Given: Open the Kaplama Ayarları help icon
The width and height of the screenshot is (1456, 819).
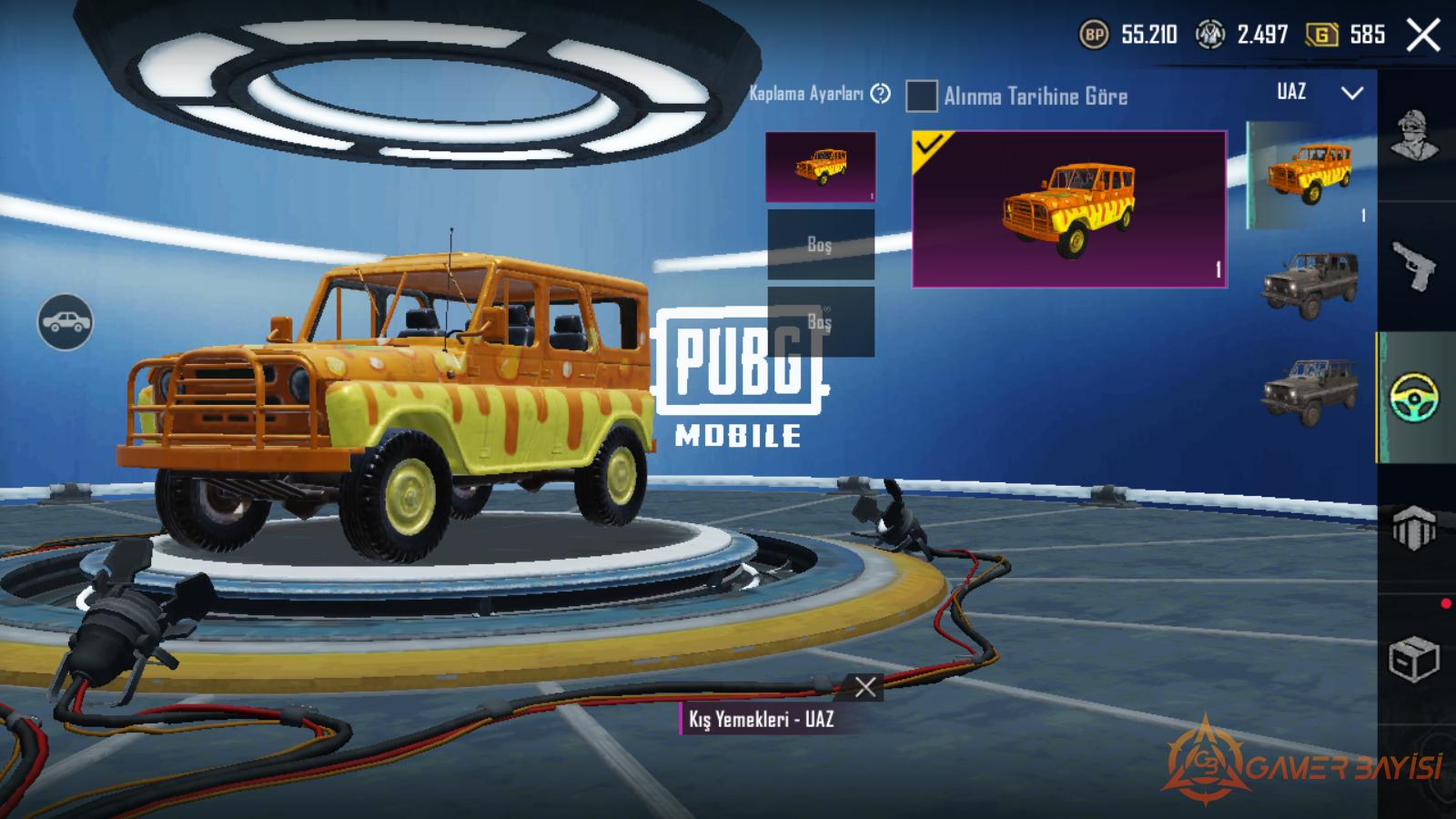Looking at the screenshot, I should point(880,94).
